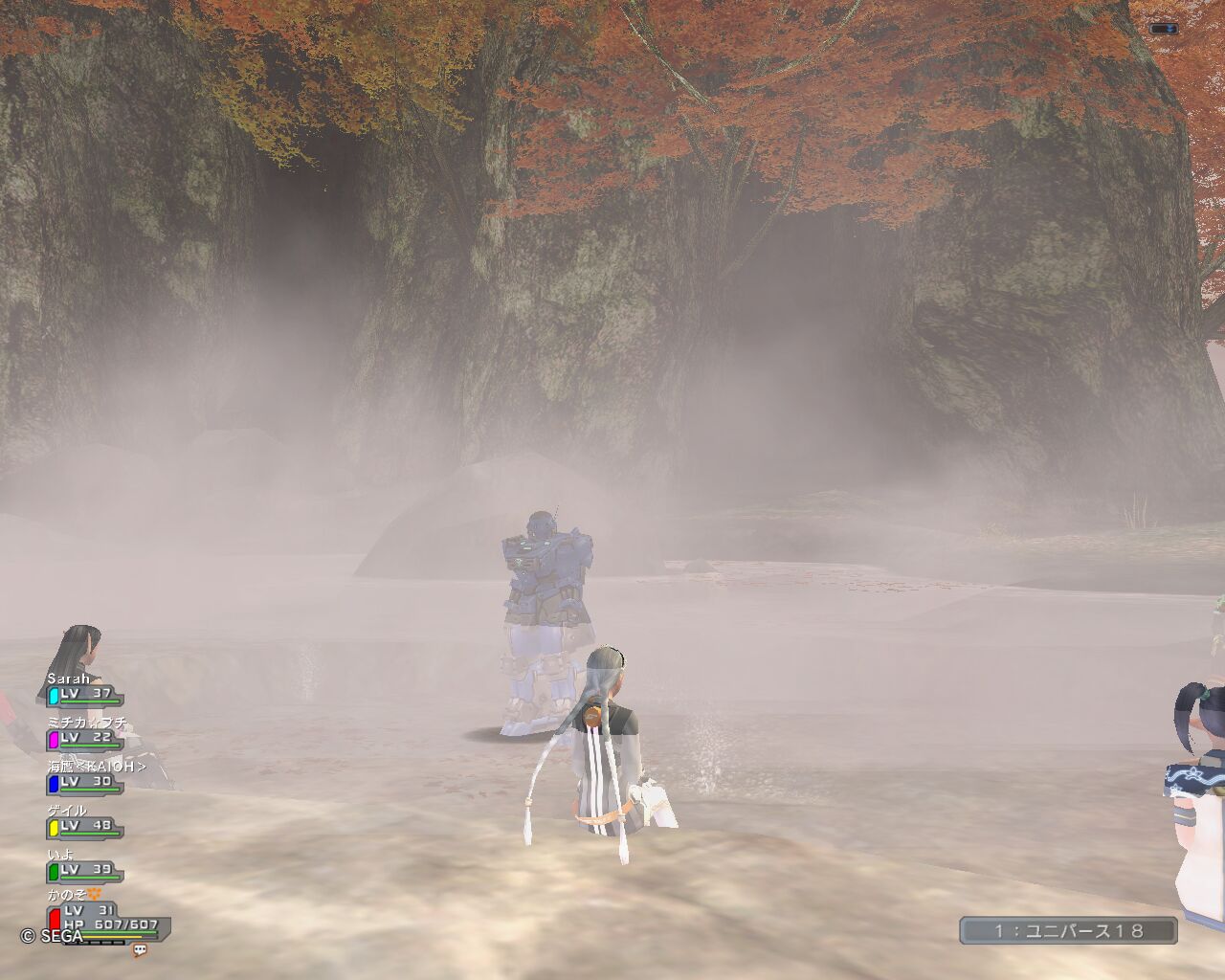Click the ユニバース18 universe label
Image resolution: width=1225 pixels, height=980 pixels.
1068,930
